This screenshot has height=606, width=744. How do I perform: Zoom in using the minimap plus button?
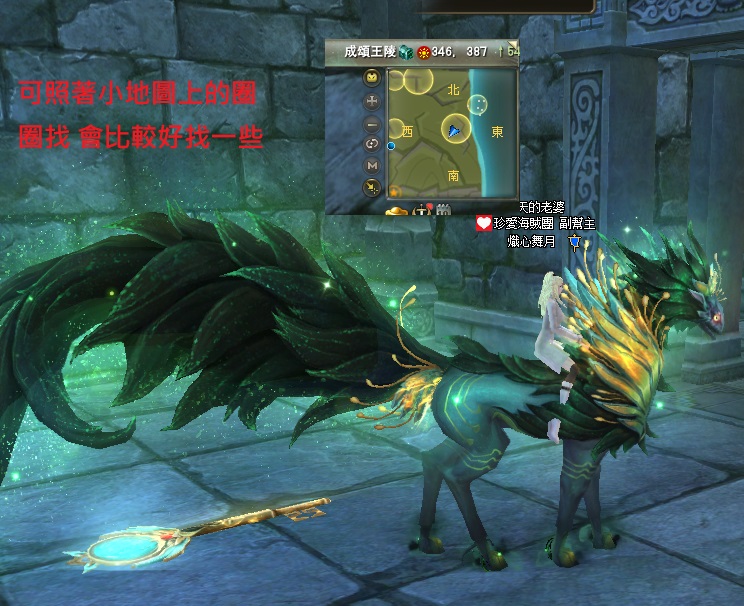[373, 101]
